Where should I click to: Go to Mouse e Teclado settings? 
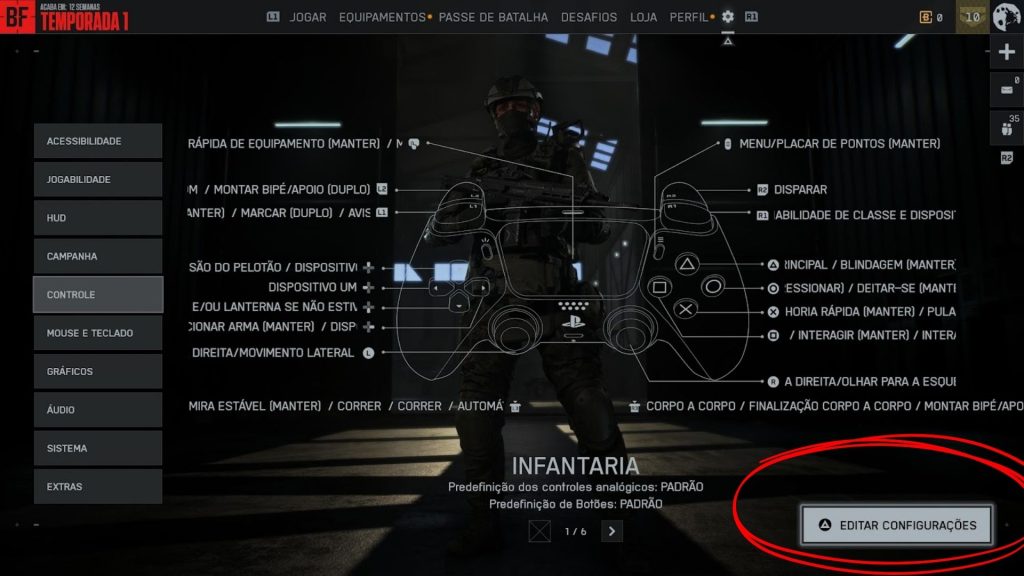pos(97,333)
